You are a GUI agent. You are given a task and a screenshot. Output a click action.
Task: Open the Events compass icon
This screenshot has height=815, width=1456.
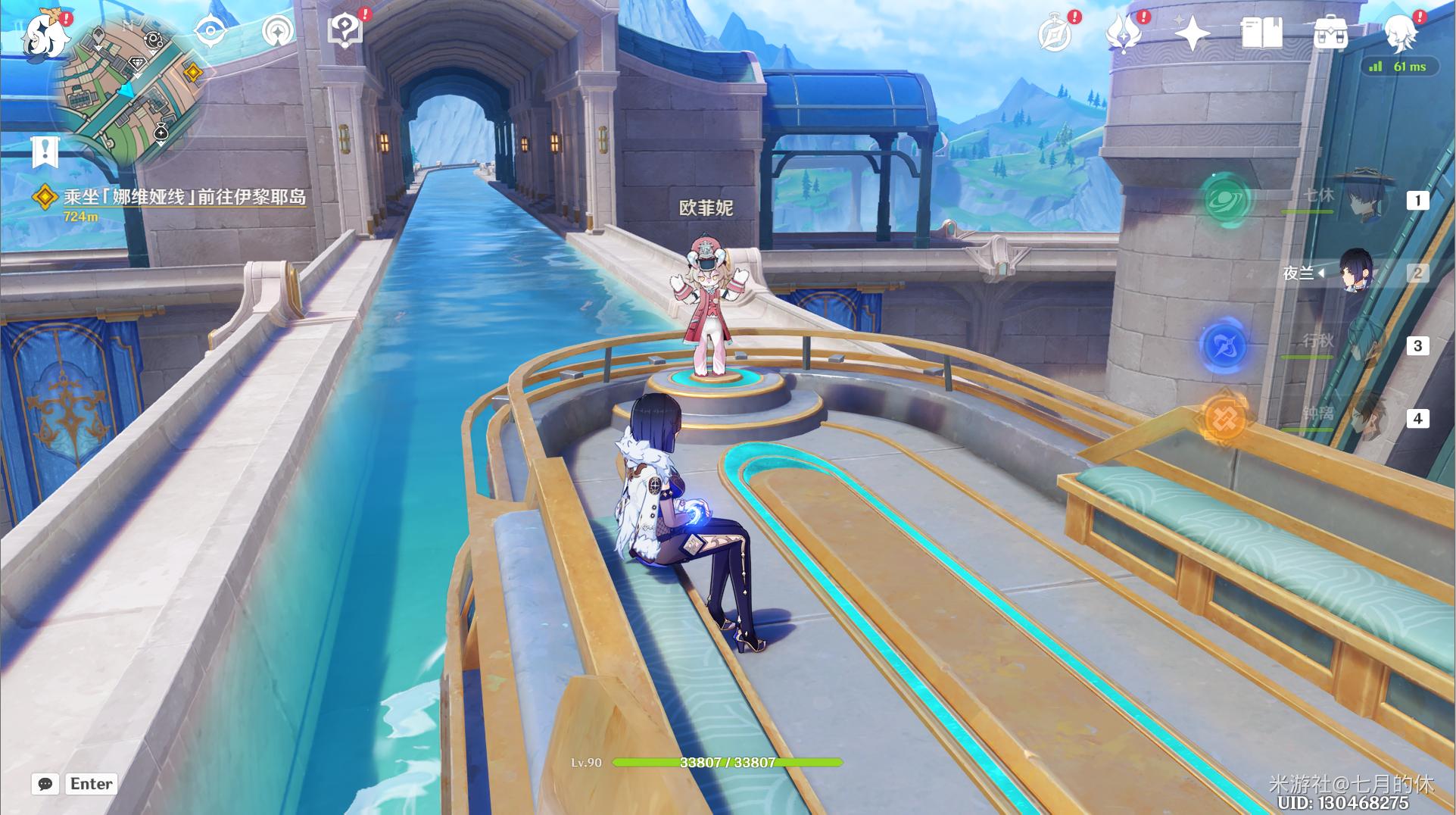(x=1054, y=34)
